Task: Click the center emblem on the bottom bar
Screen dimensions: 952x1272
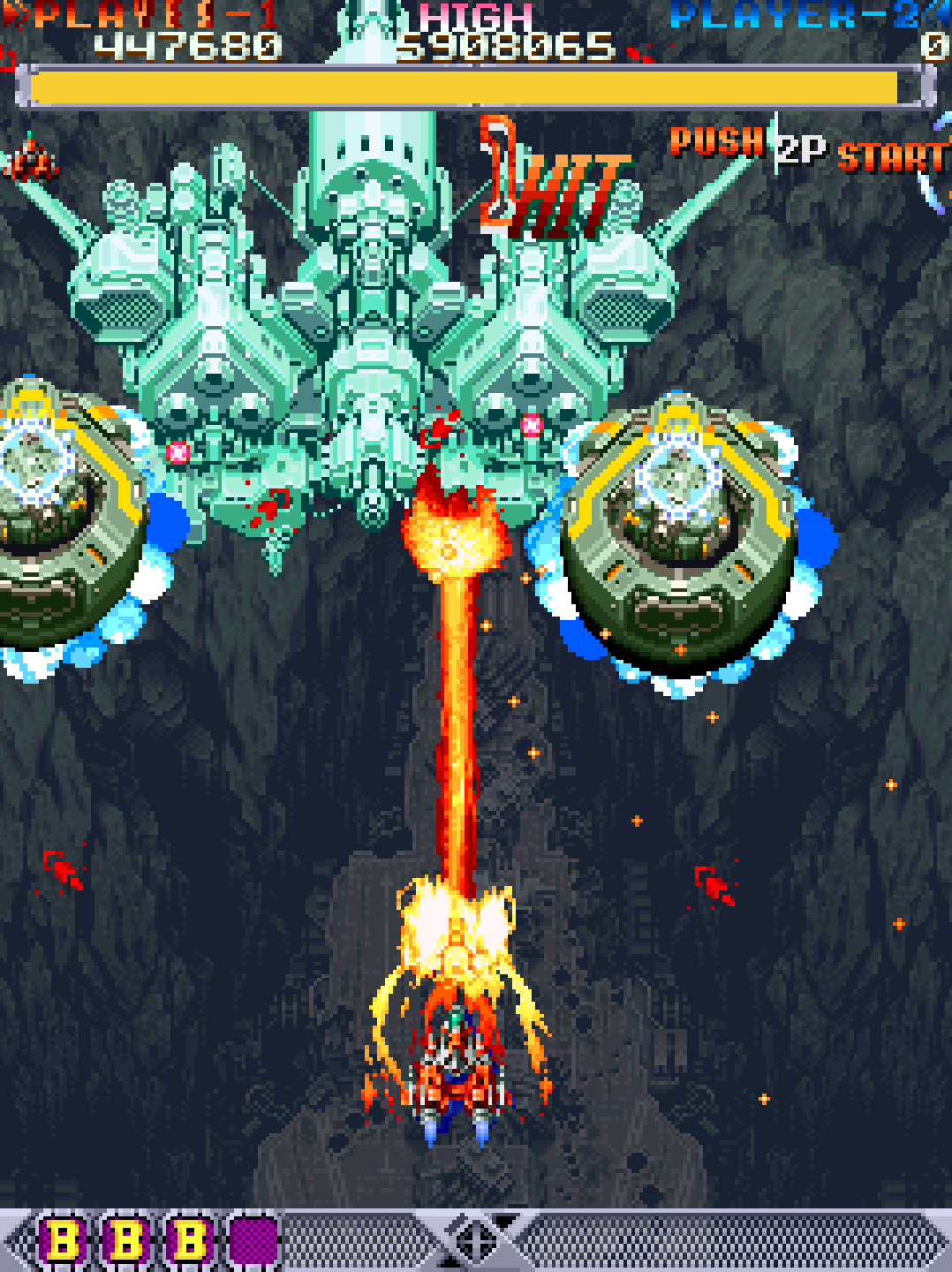Action: point(477,1238)
